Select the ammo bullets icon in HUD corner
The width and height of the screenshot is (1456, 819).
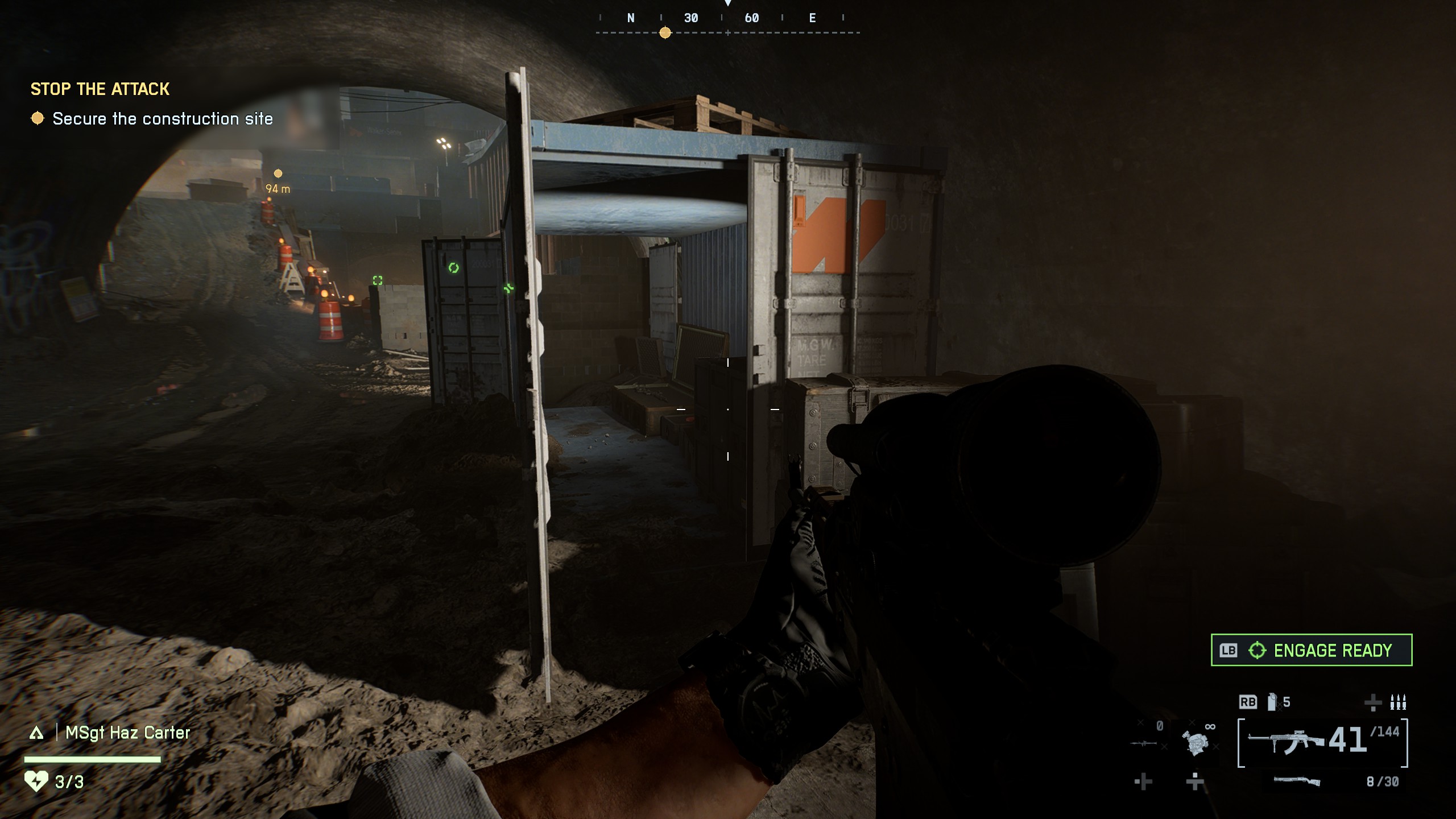[1399, 702]
